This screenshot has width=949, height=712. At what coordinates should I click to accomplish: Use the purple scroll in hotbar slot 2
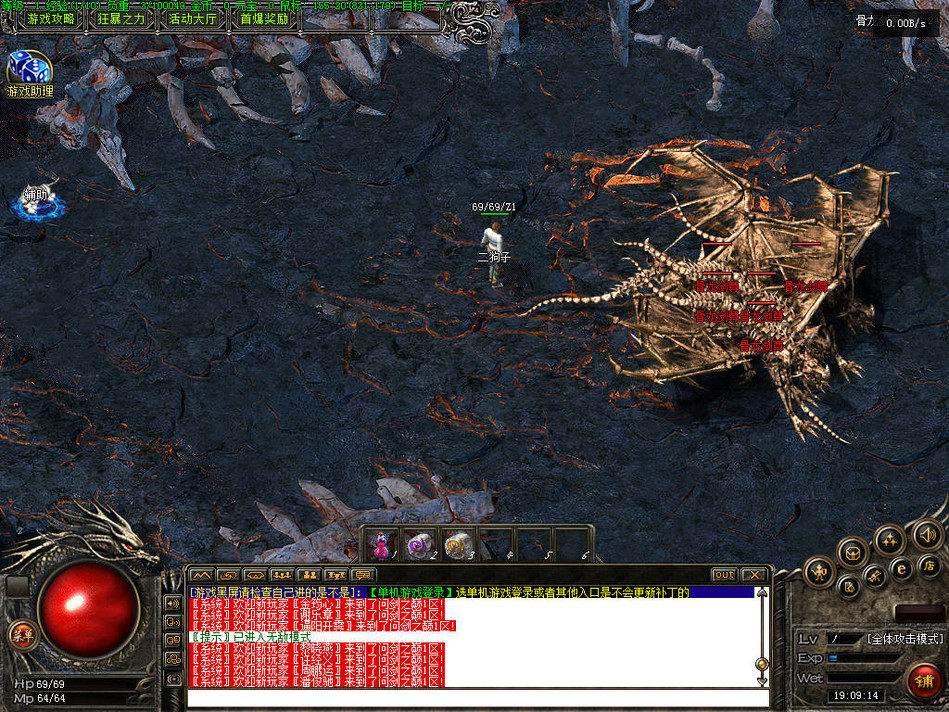coord(420,545)
